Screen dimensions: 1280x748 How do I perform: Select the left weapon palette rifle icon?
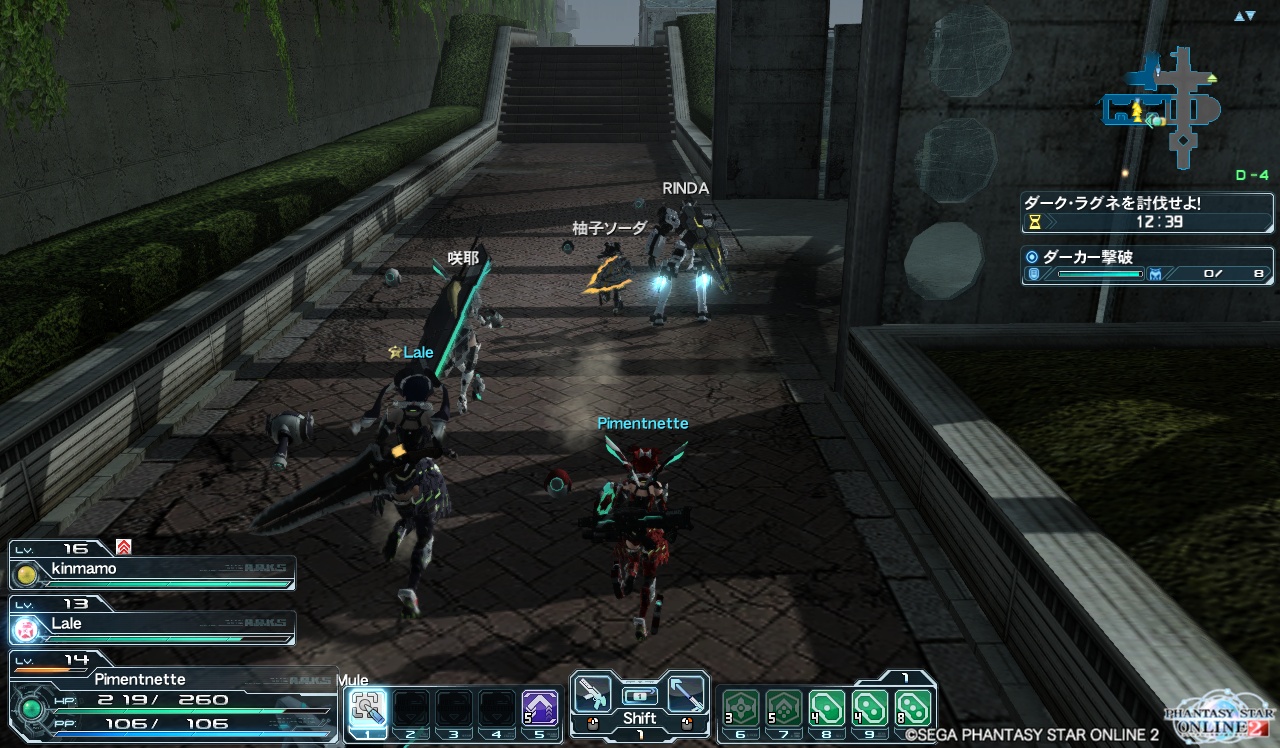pos(594,690)
